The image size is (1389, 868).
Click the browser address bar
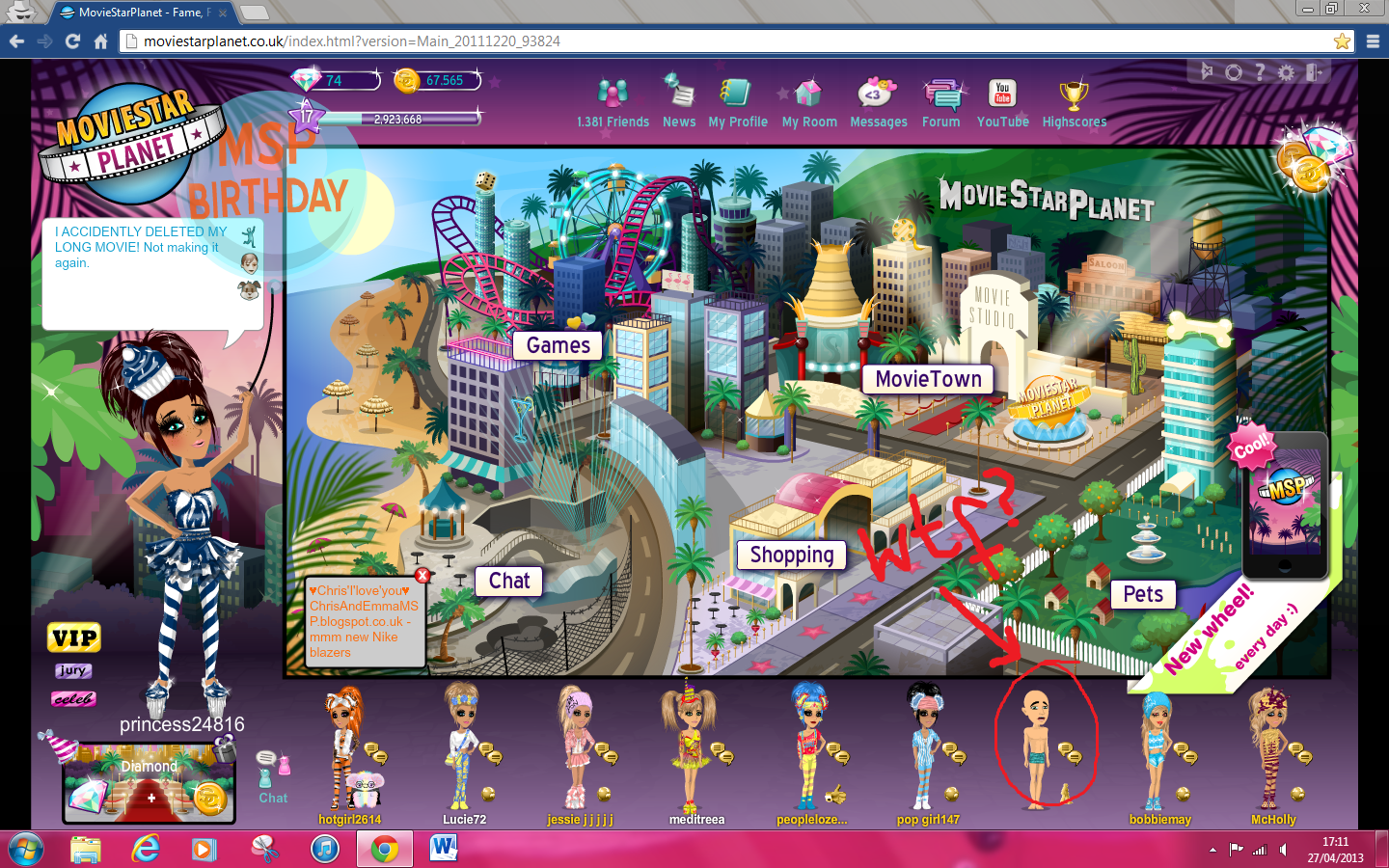[x=386, y=41]
